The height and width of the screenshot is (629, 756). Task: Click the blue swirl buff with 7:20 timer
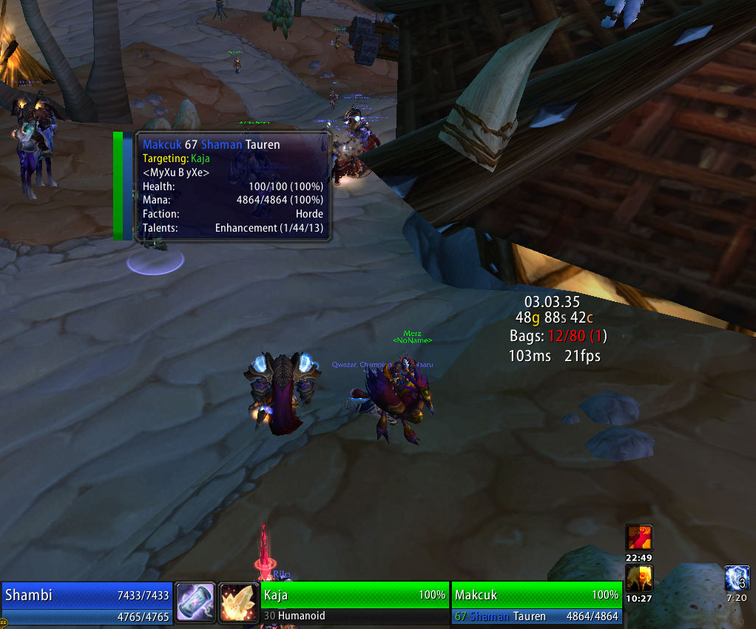[736, 578]
